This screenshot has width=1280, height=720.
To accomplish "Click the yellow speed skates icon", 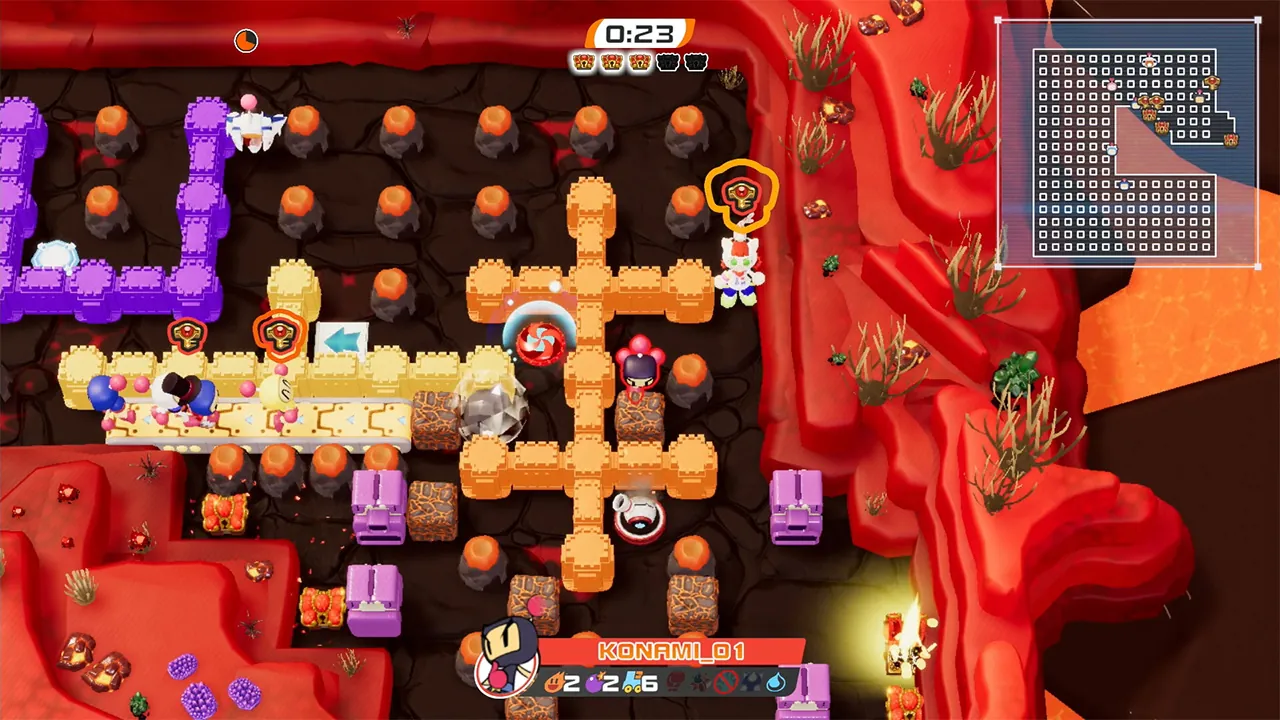I will coord(633,683).
